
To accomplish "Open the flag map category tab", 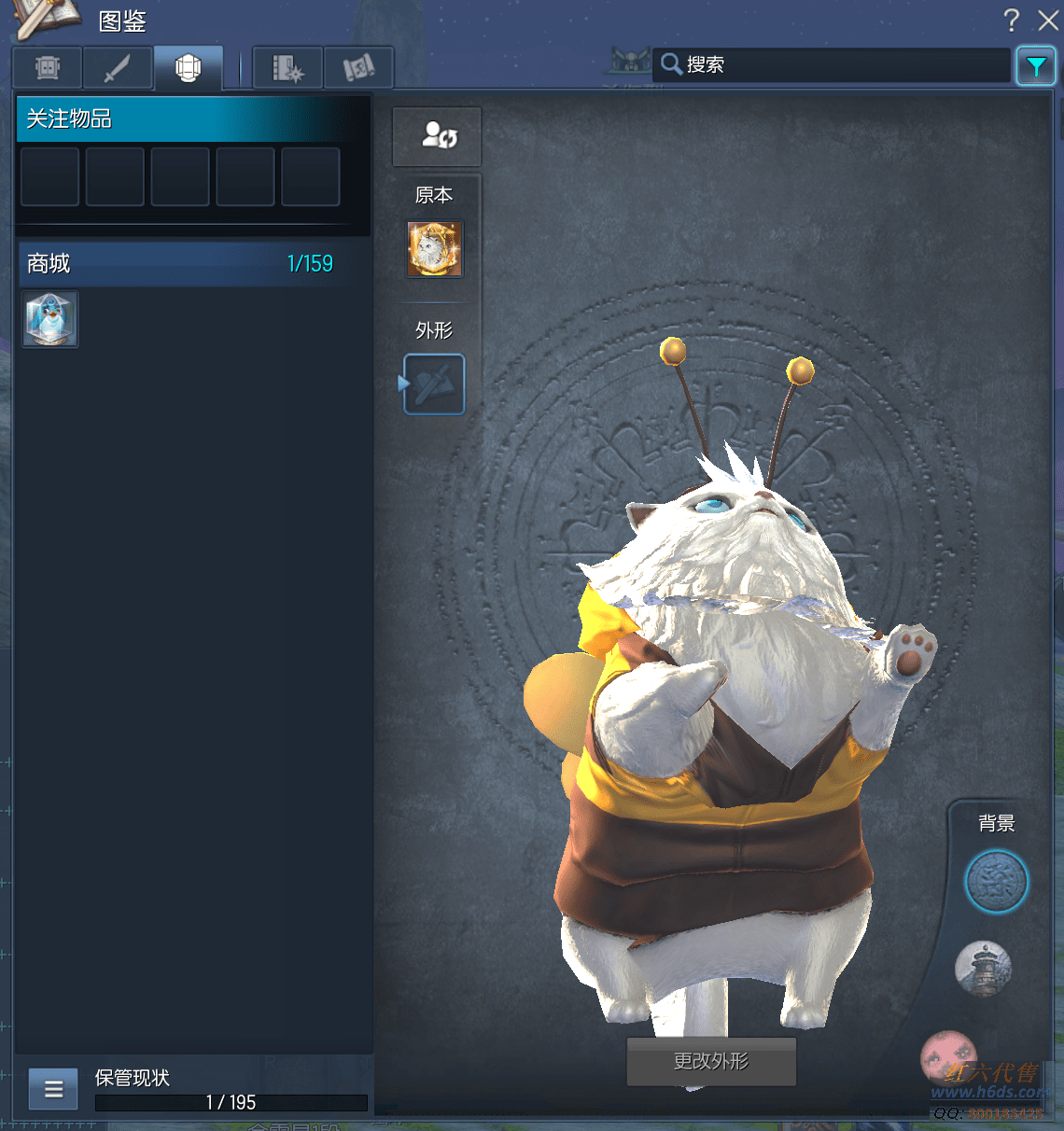I will pos(358,68).
